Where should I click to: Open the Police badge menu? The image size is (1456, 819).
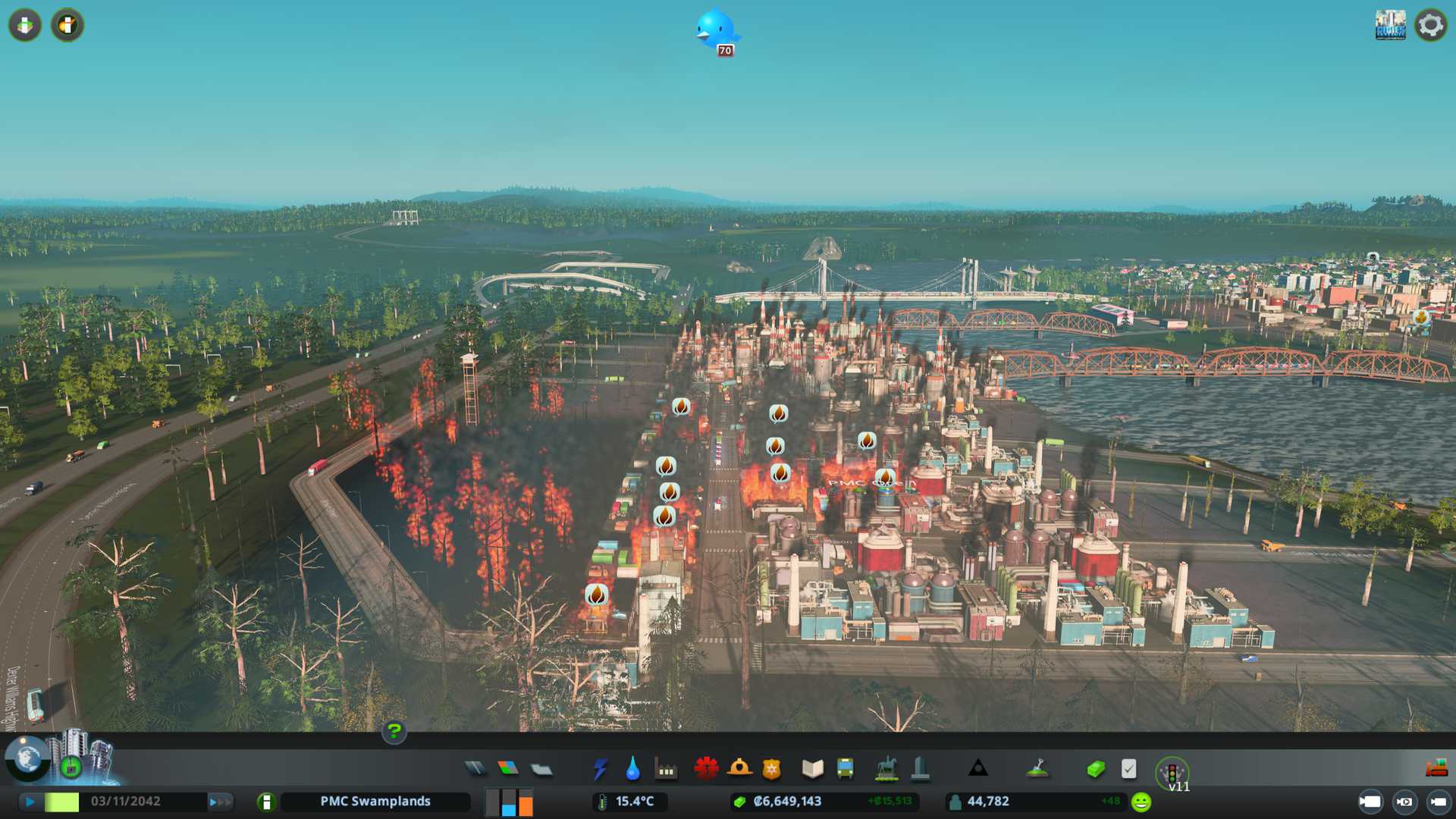[x=772, y=769]
